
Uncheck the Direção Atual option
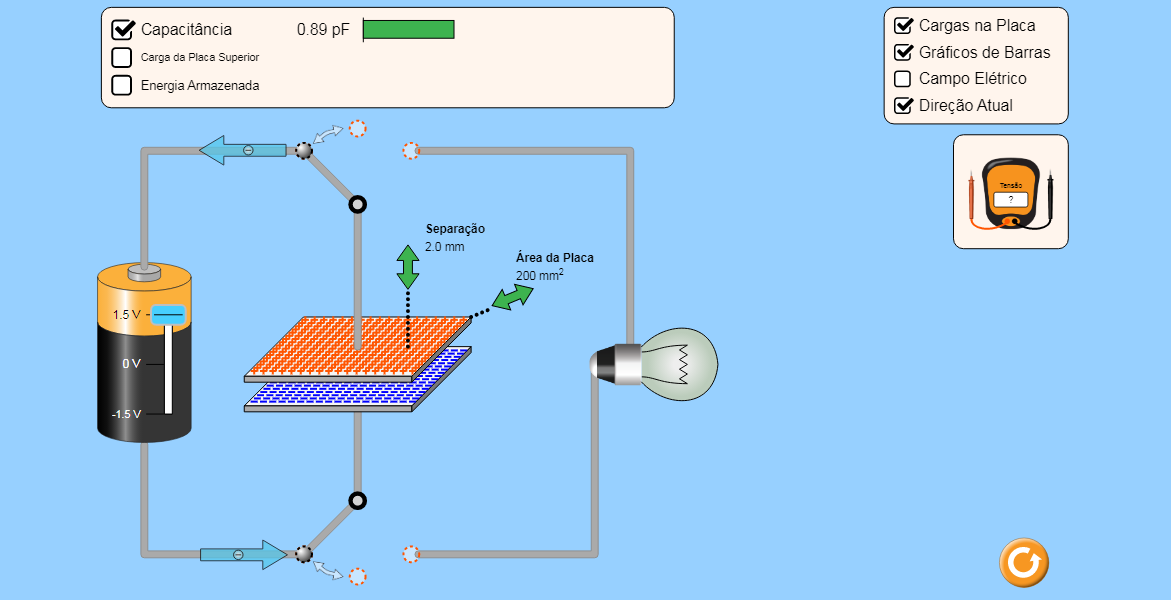[904, 105]
